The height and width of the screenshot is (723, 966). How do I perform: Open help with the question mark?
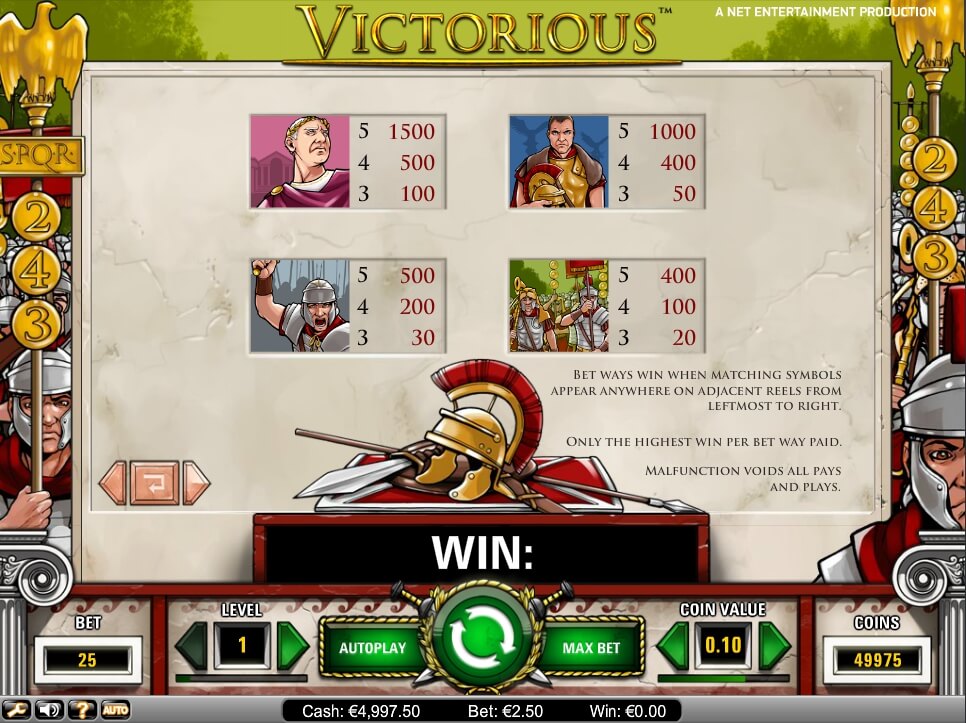[x=82, y=710]
